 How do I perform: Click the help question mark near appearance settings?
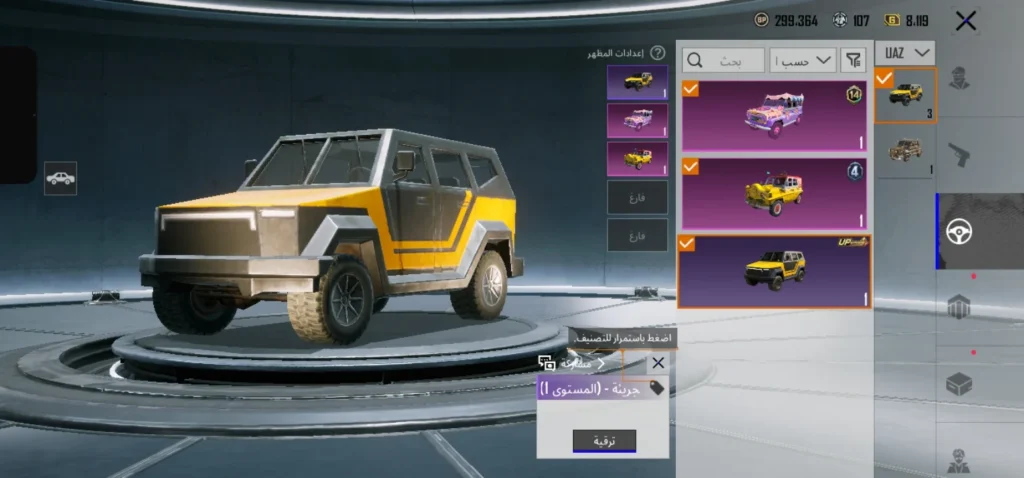tap(657, 52)
